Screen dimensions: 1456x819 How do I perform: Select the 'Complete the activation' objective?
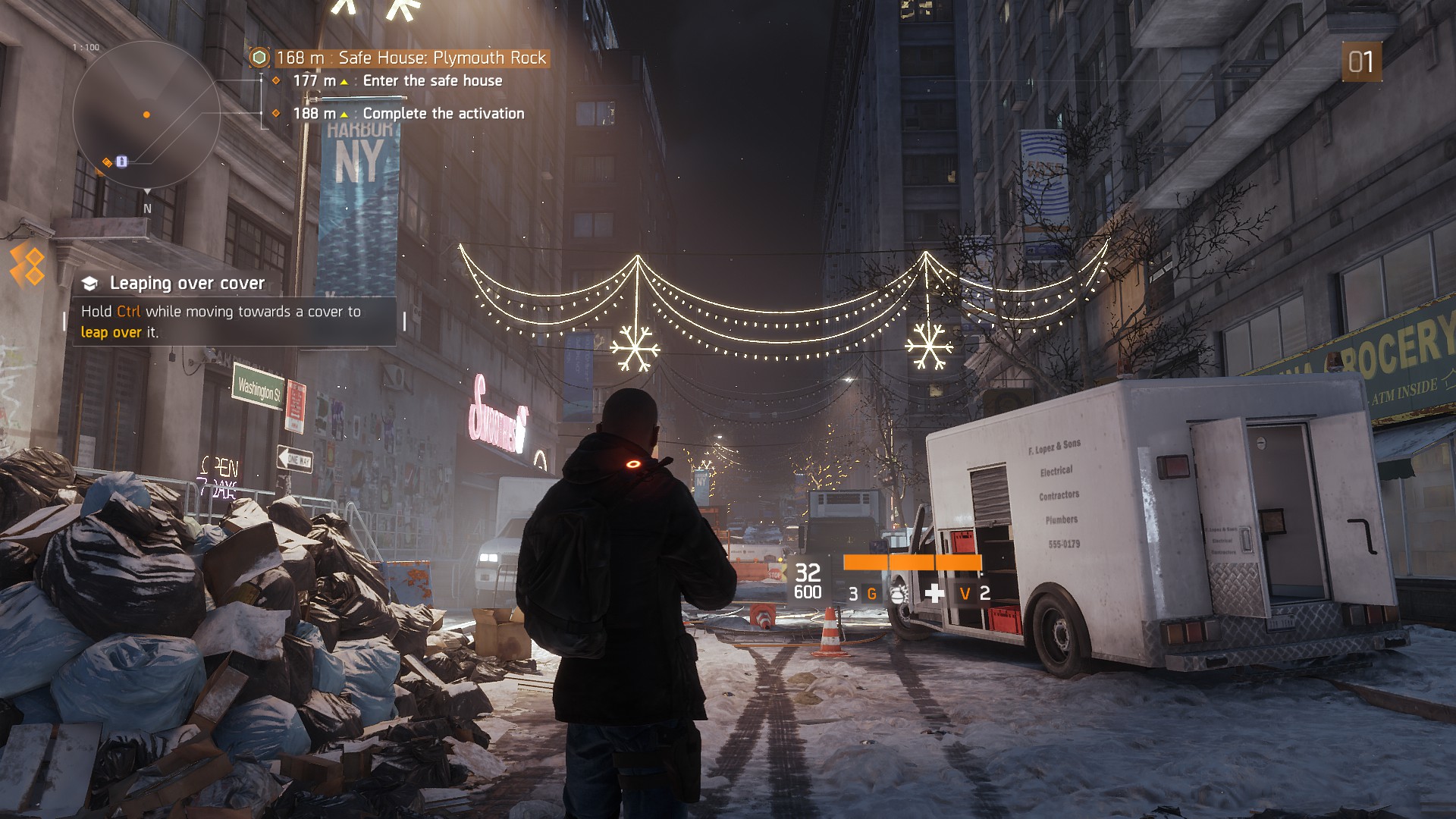point(443,113)
